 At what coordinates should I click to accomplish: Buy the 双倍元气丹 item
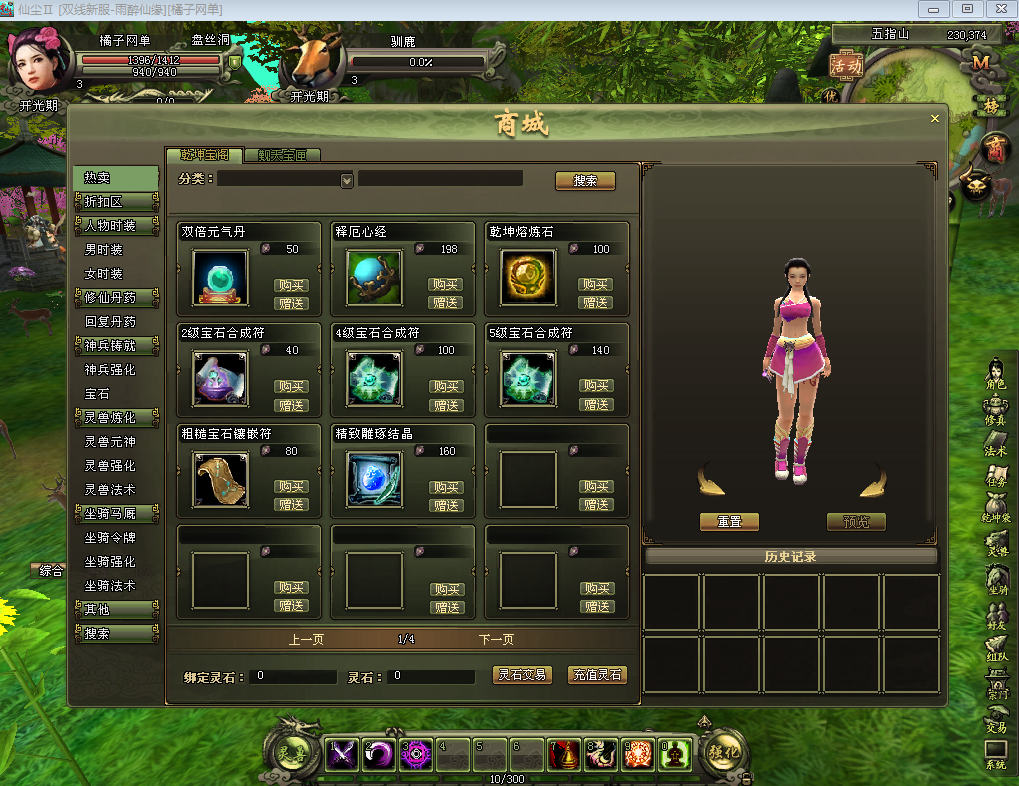point(292,285)
